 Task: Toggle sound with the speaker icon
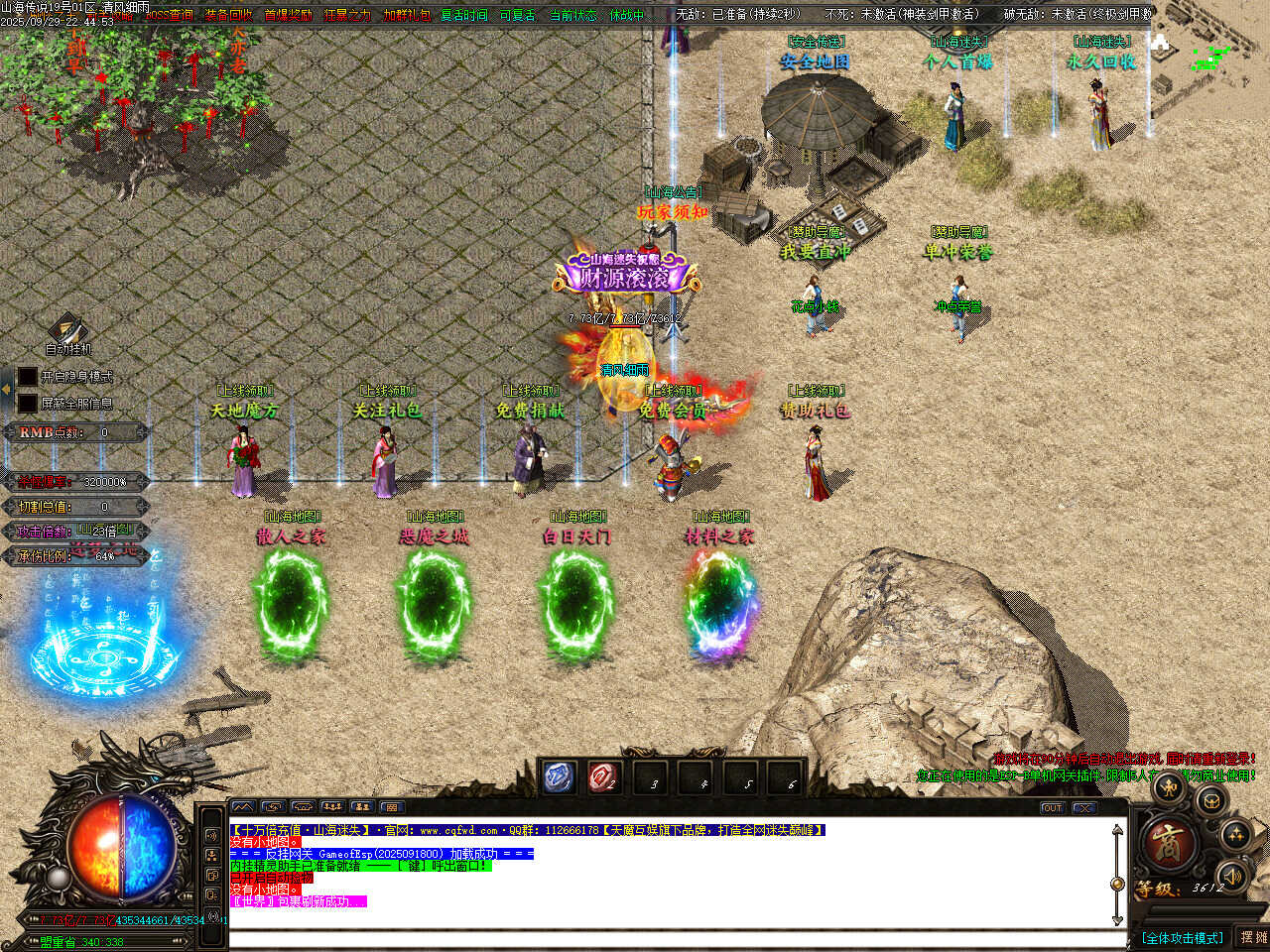(1232, 876)
